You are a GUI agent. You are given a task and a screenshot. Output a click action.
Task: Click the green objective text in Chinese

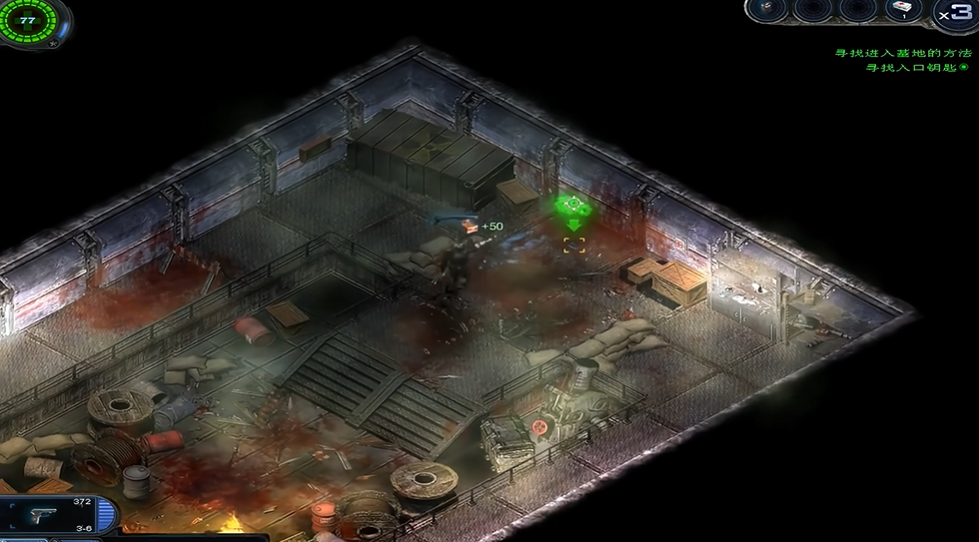pos(903,53)
